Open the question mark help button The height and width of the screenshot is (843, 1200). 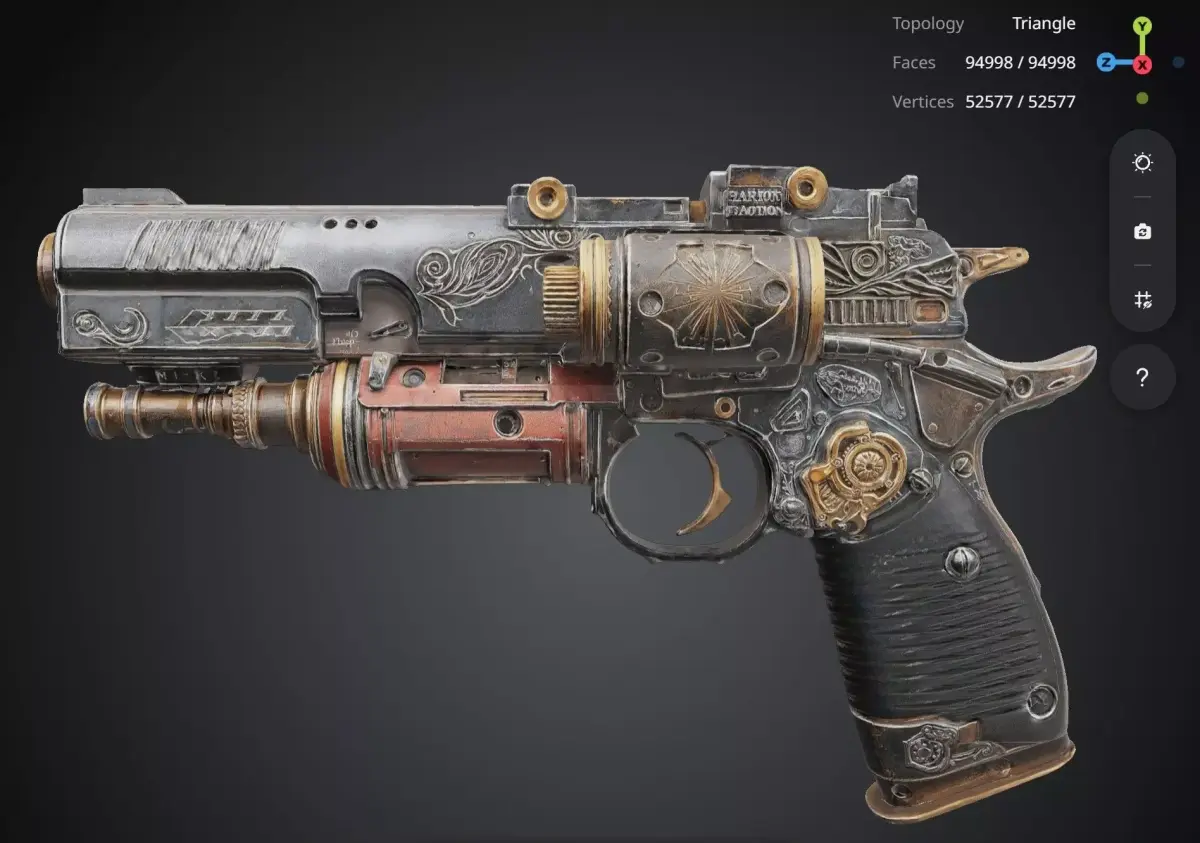coord(1143,378)
